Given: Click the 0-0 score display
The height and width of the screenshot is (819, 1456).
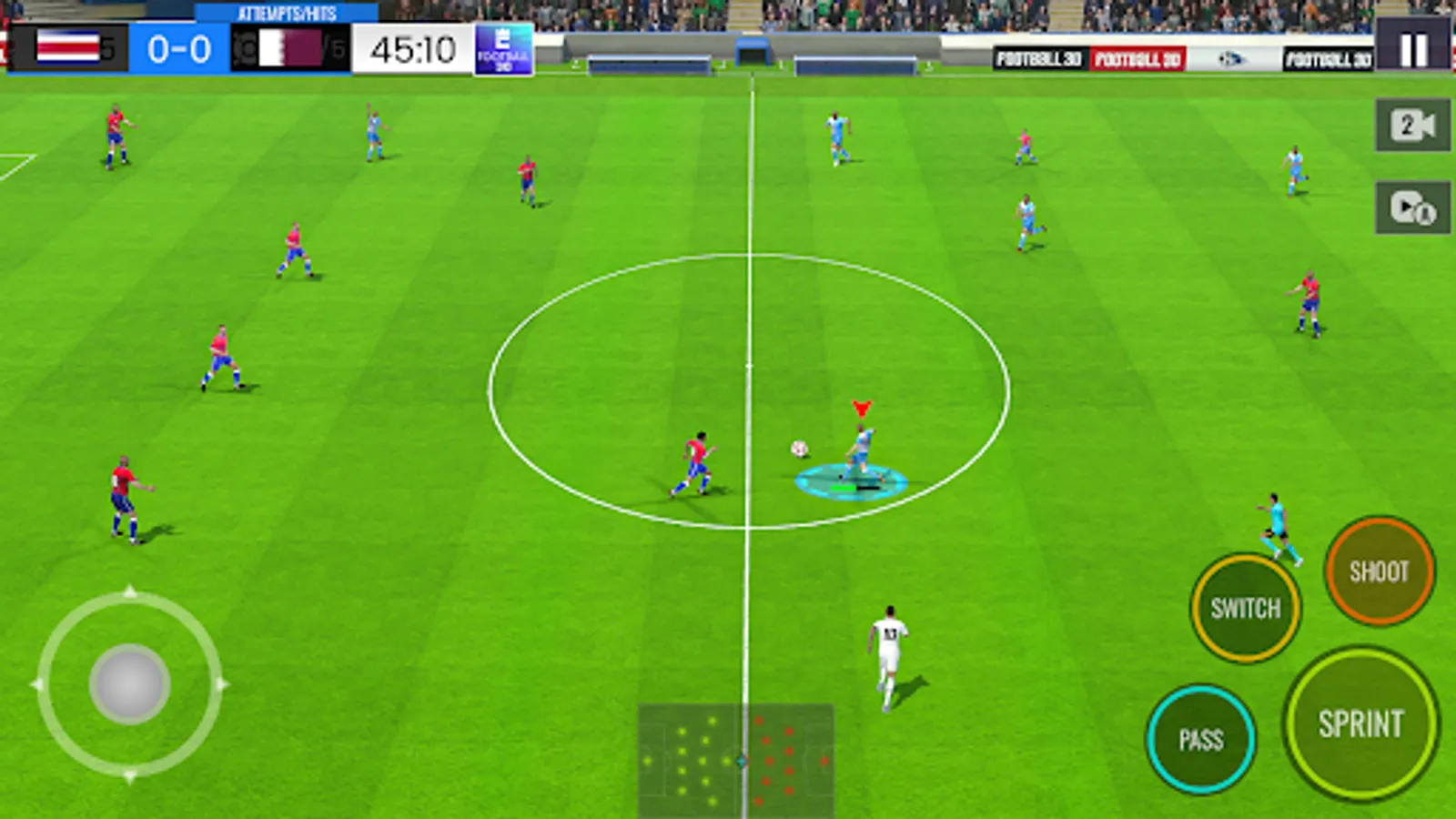Looking at the screenshot, I should (x=179, y=47).
